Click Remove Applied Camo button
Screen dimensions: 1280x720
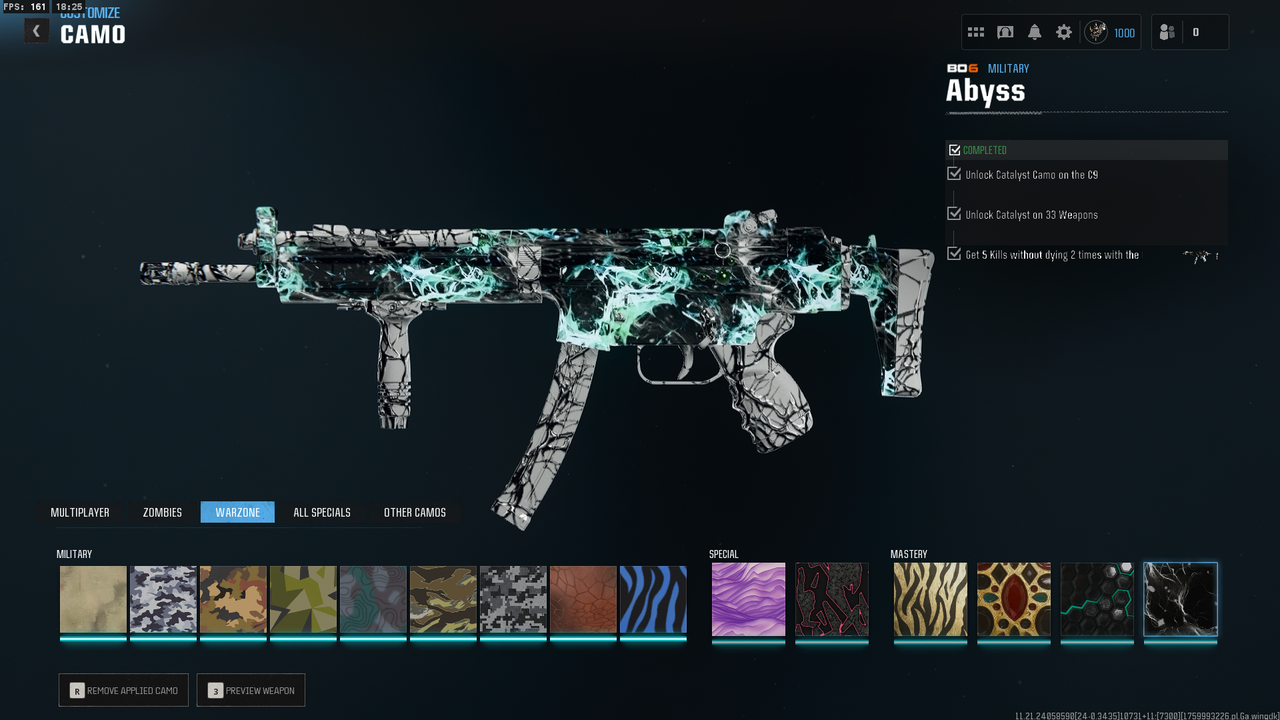pyautogui.click(x=123, y=690)
